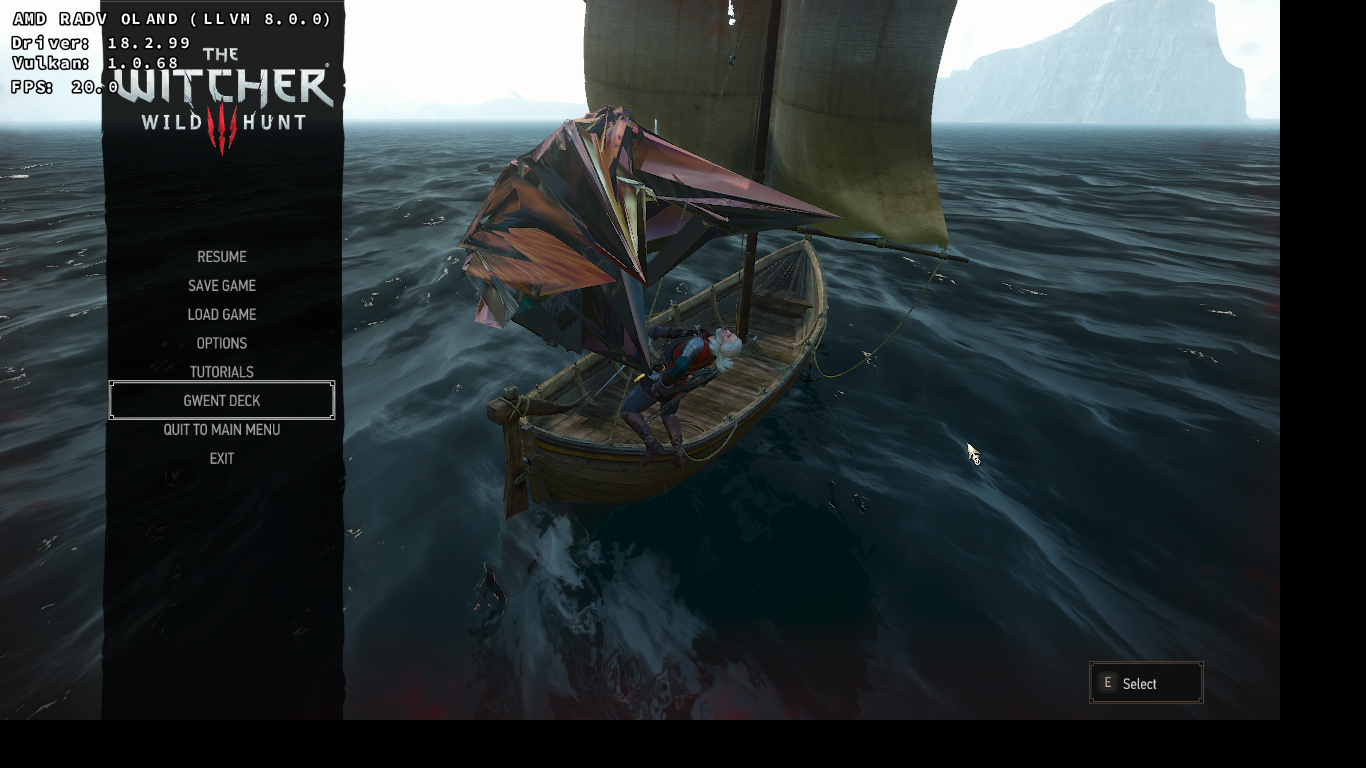Select EXIT to close the game
Viewport: 1366px width, 768px height.
pos(221,458)
